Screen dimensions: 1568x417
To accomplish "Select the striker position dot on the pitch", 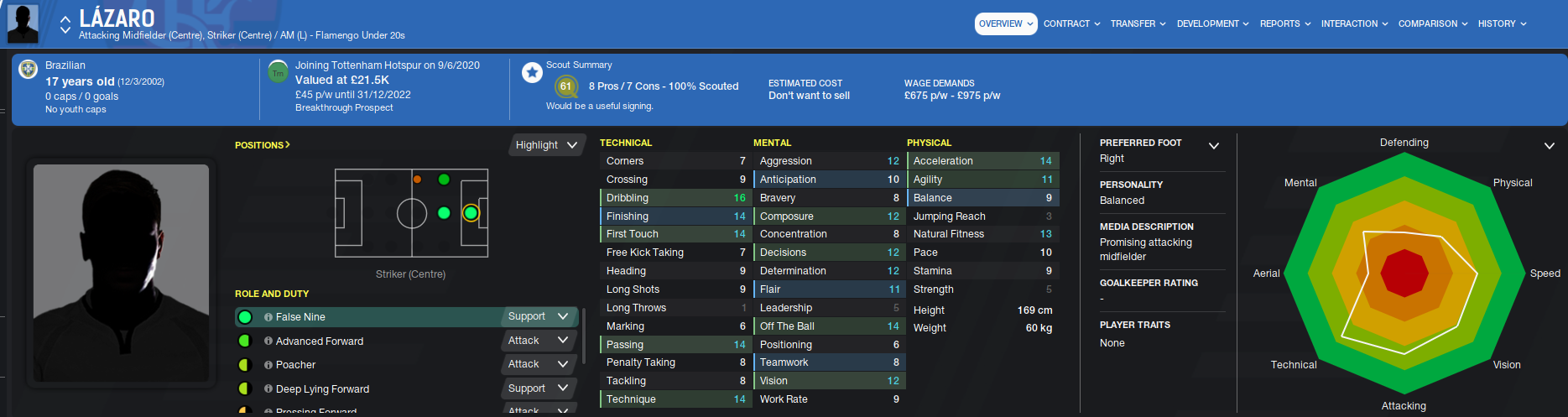I will coord(471,213).
